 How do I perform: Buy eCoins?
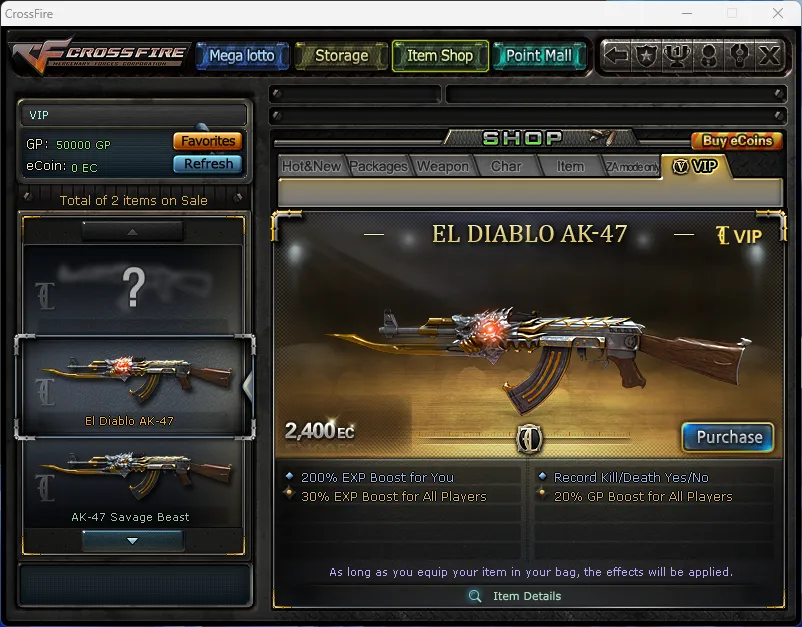click(x=737, y=141)
